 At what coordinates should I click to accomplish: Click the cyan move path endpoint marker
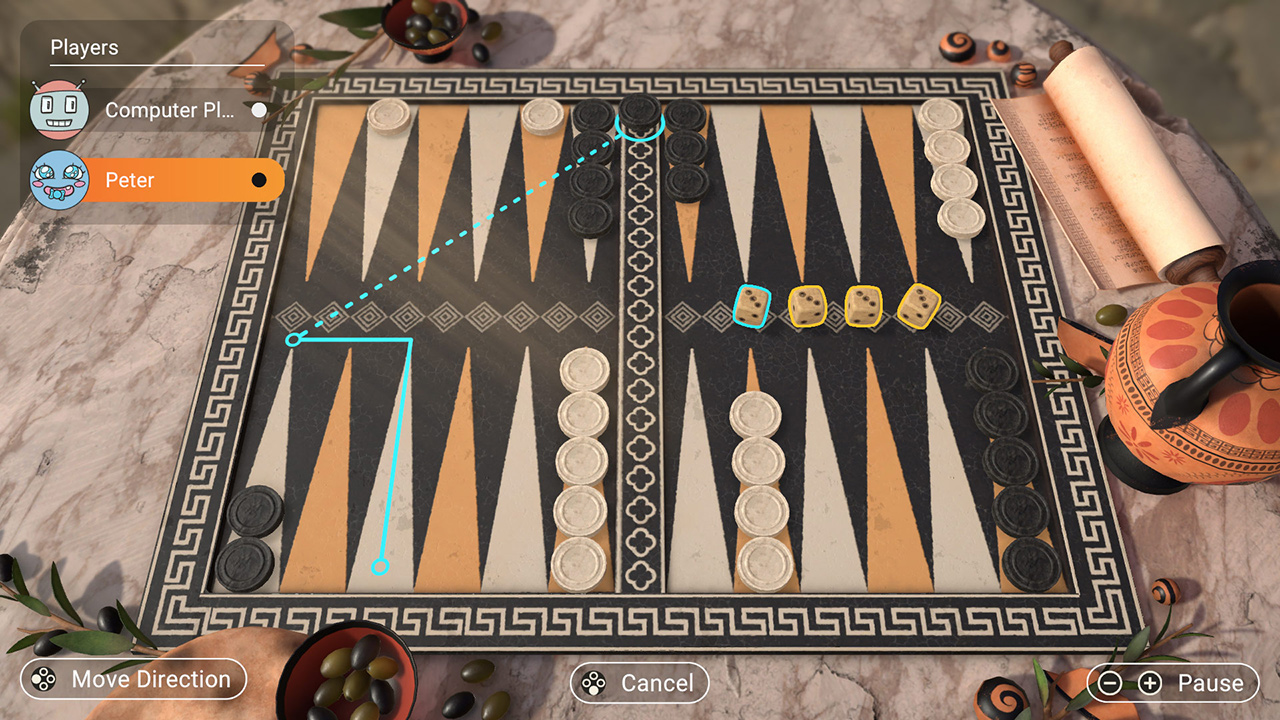[x=378, y=566]
